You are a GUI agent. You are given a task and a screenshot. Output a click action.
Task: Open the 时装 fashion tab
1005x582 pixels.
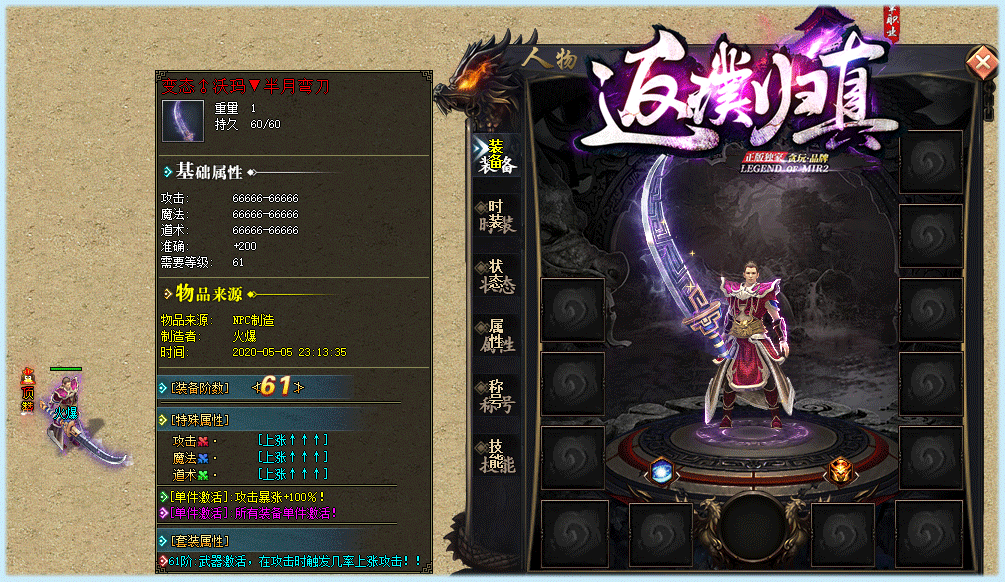coord(497,215)
